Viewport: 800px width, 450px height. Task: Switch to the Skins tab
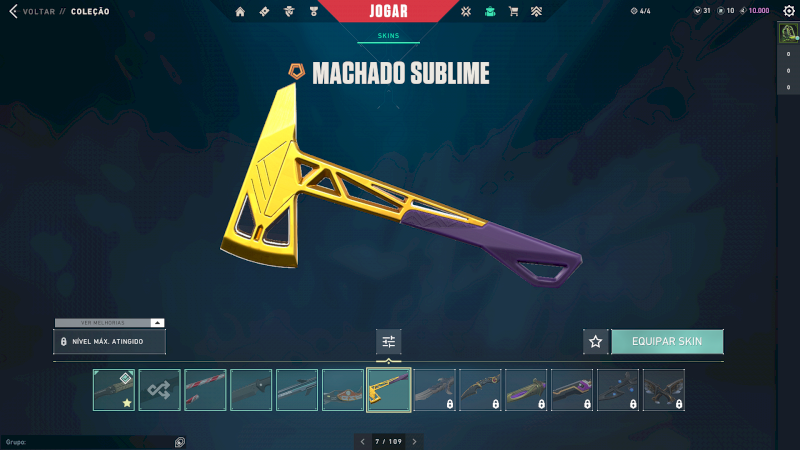pos(388,35)
